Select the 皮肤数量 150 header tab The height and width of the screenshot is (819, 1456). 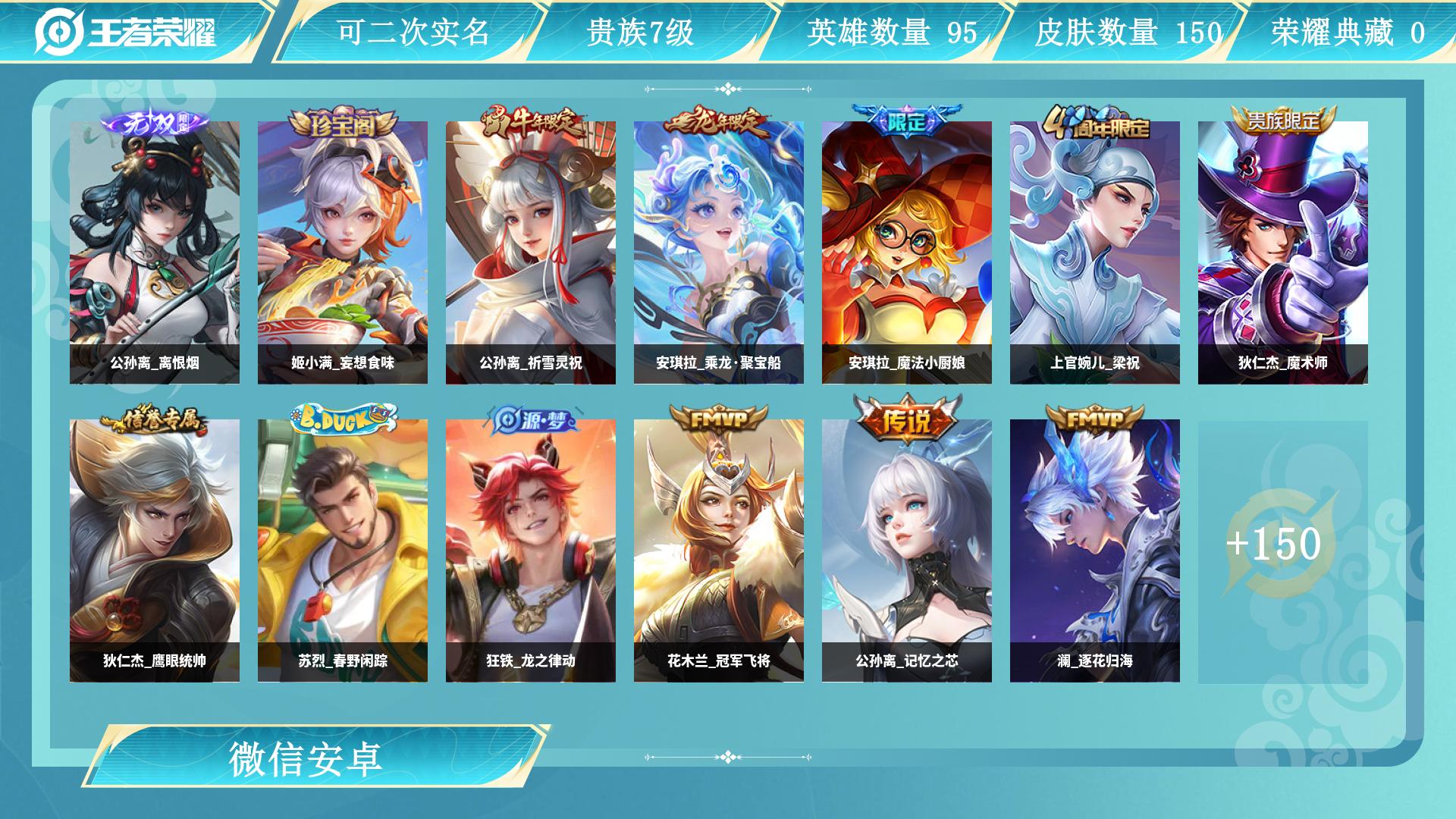pyautogui.click(x=1128, y=33)
